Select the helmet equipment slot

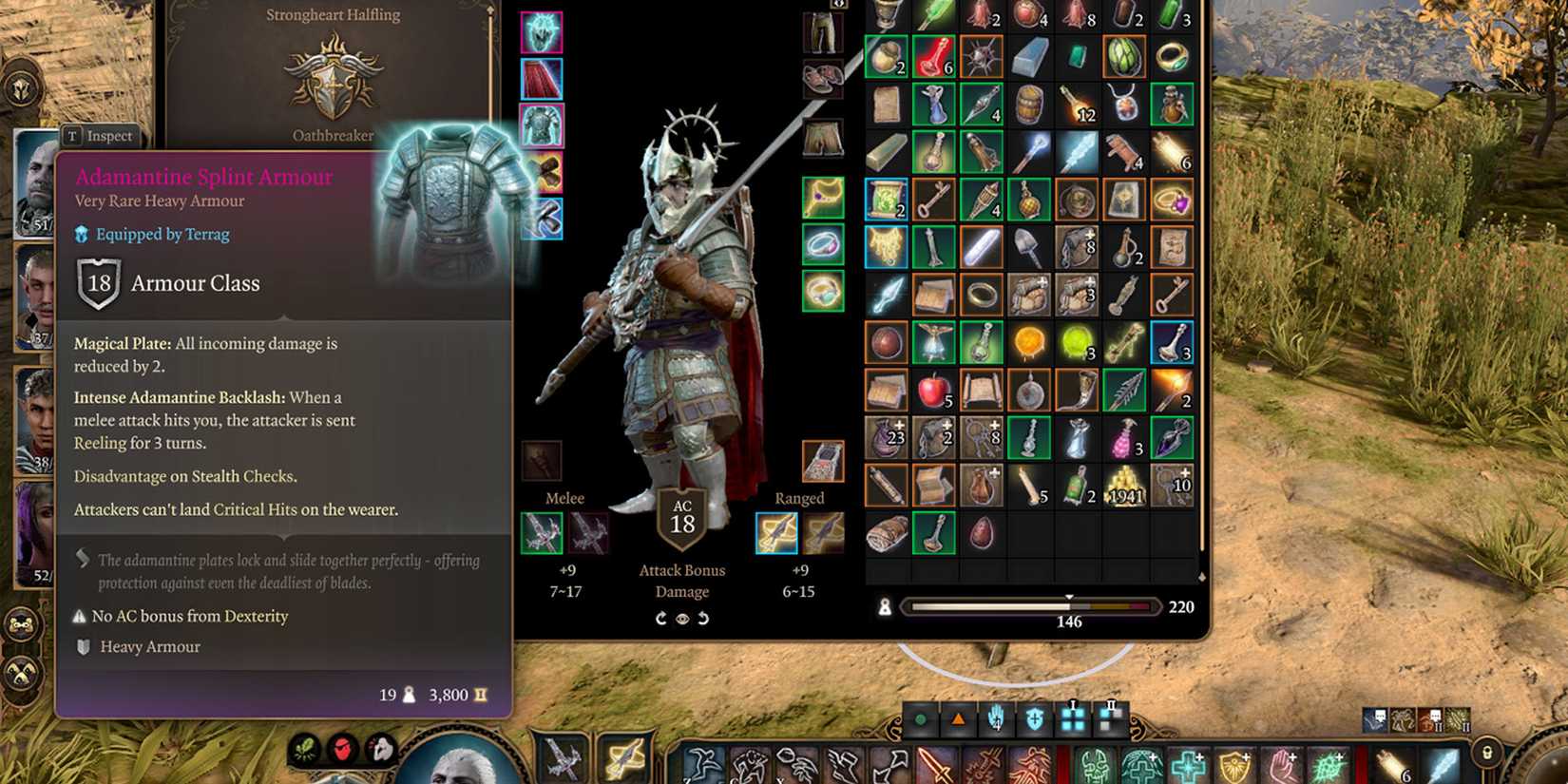pos(542,33)
